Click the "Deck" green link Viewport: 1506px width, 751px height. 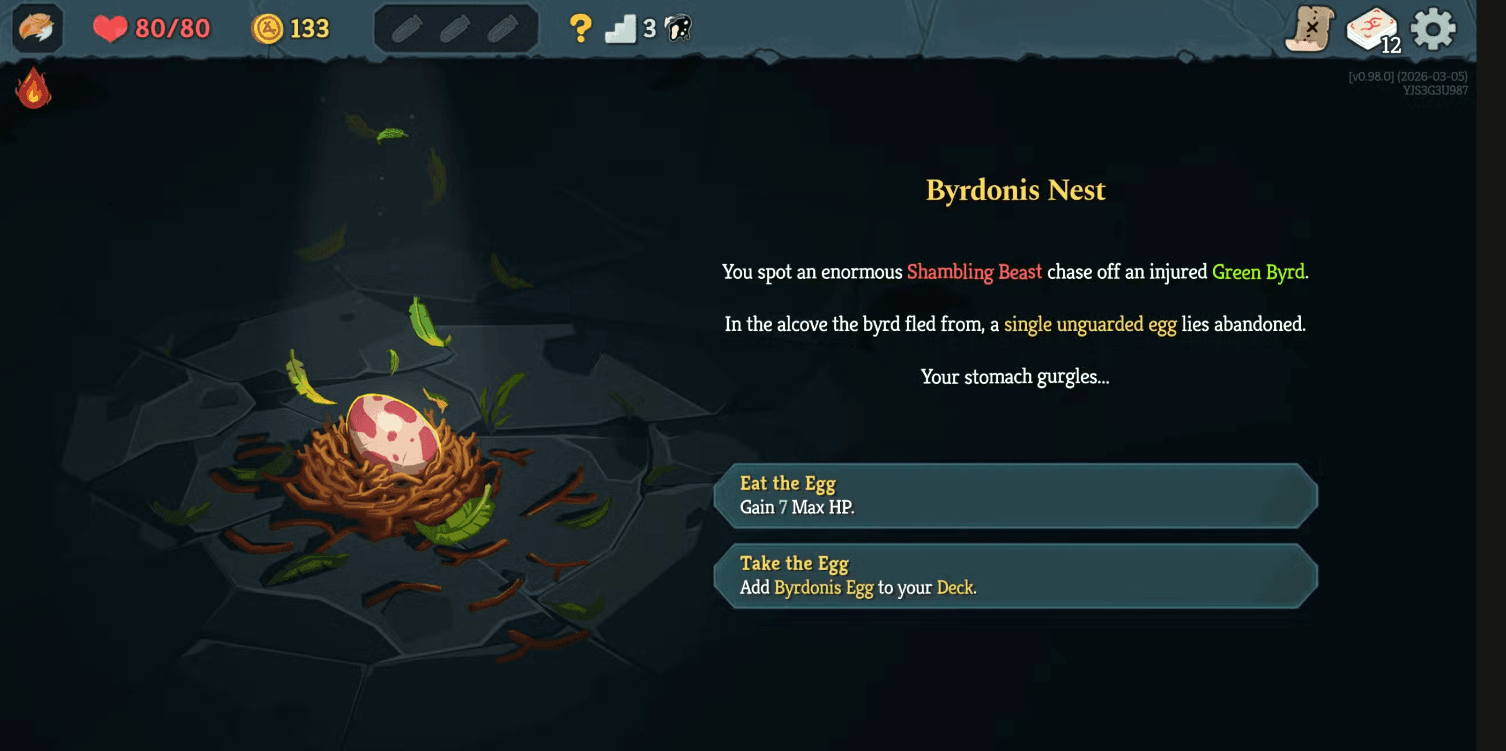955,588
